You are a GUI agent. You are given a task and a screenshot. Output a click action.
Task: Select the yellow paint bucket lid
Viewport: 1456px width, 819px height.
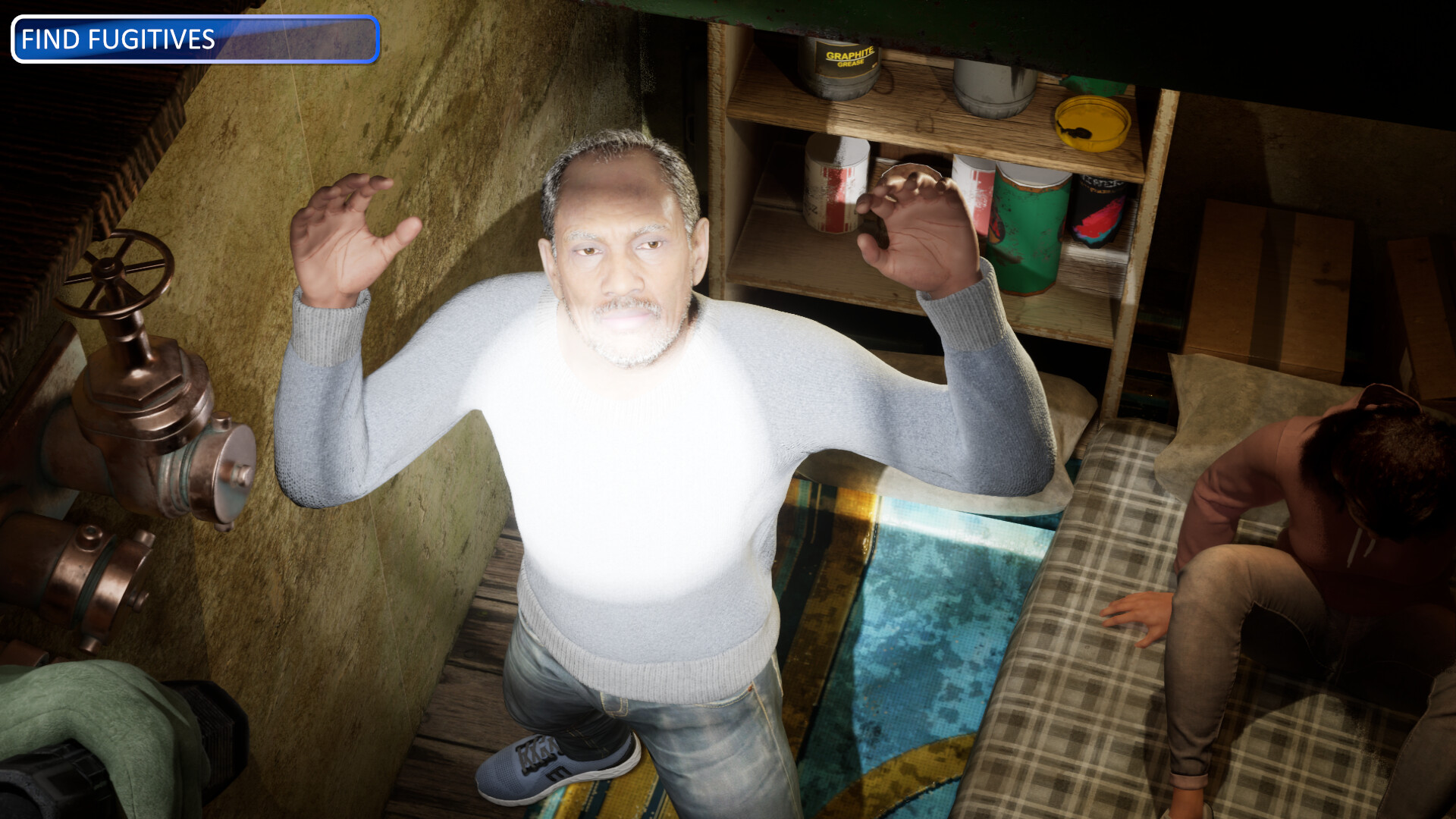[x=1092, y=121]
